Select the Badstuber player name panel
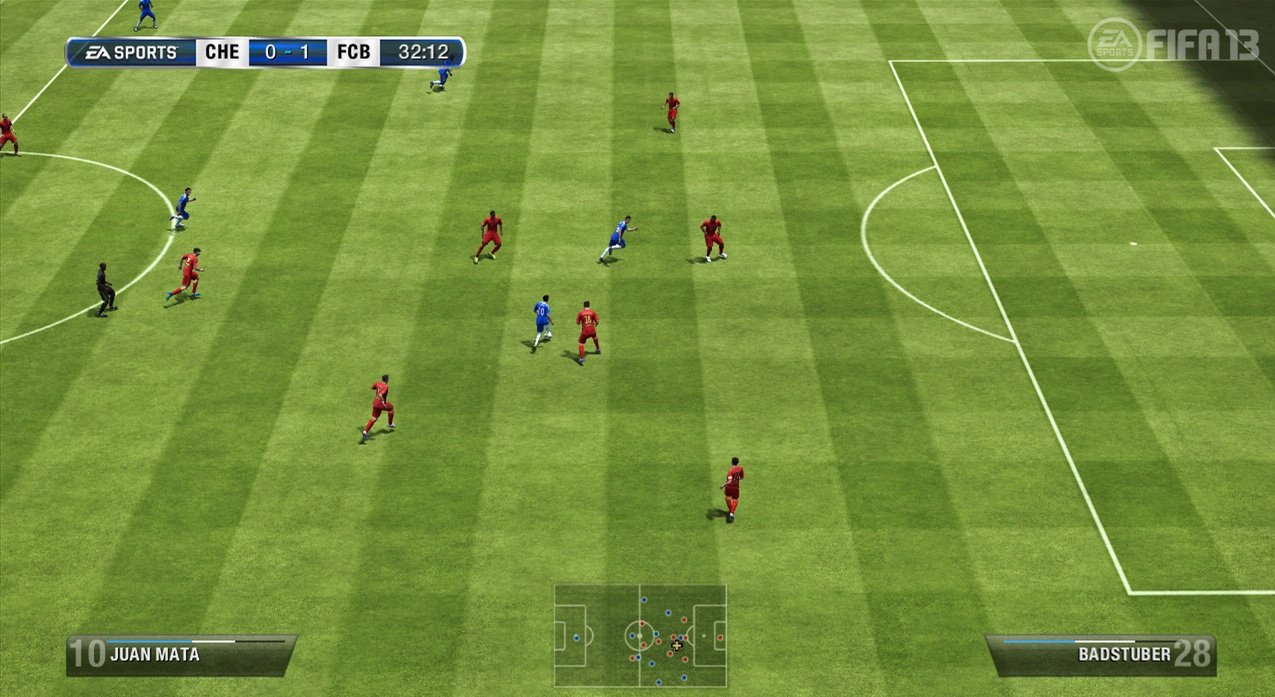The width and height of the screenshot is (1275, 697). tap(1101, 655)
